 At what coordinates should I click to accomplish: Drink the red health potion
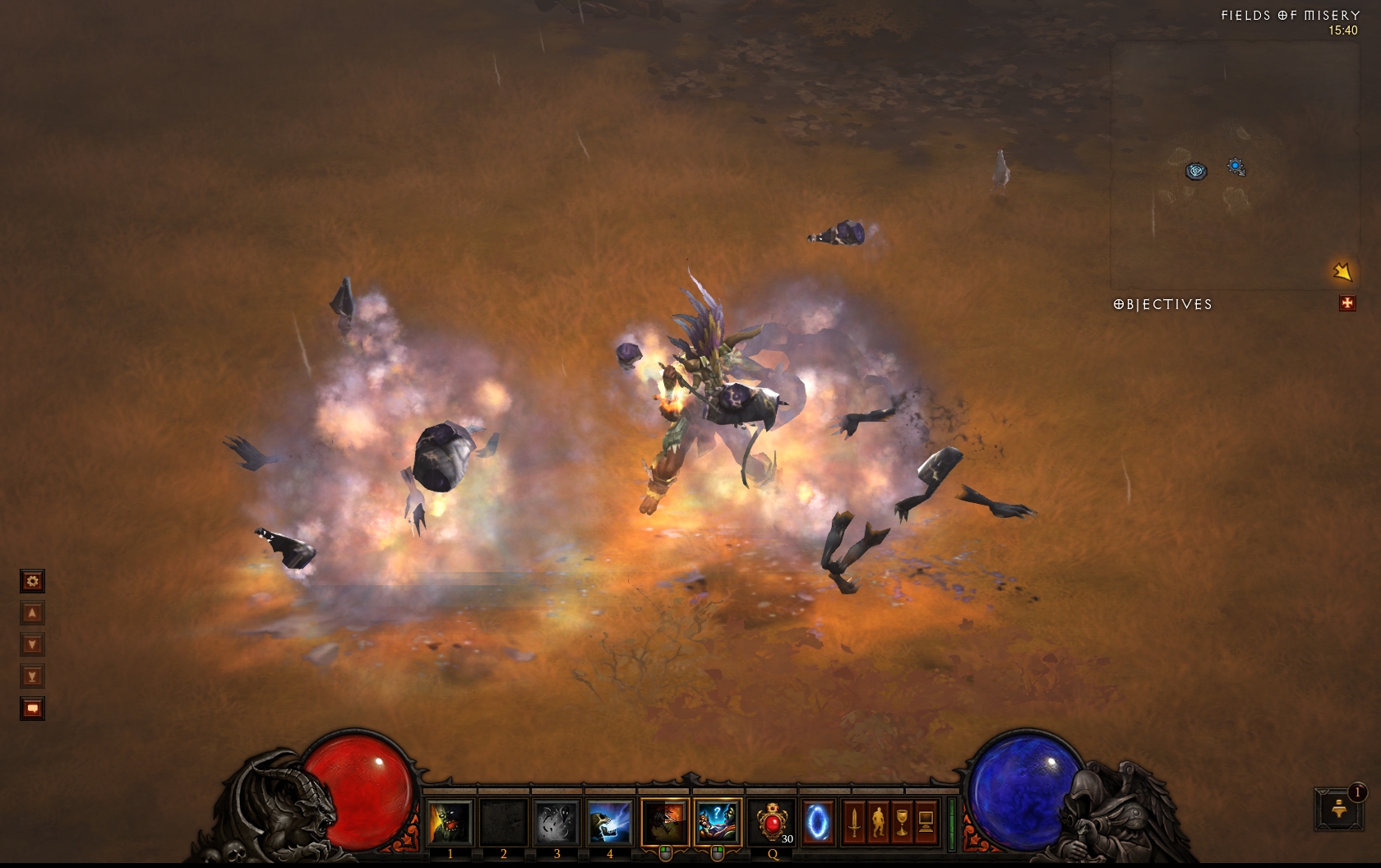coord(773,822)
